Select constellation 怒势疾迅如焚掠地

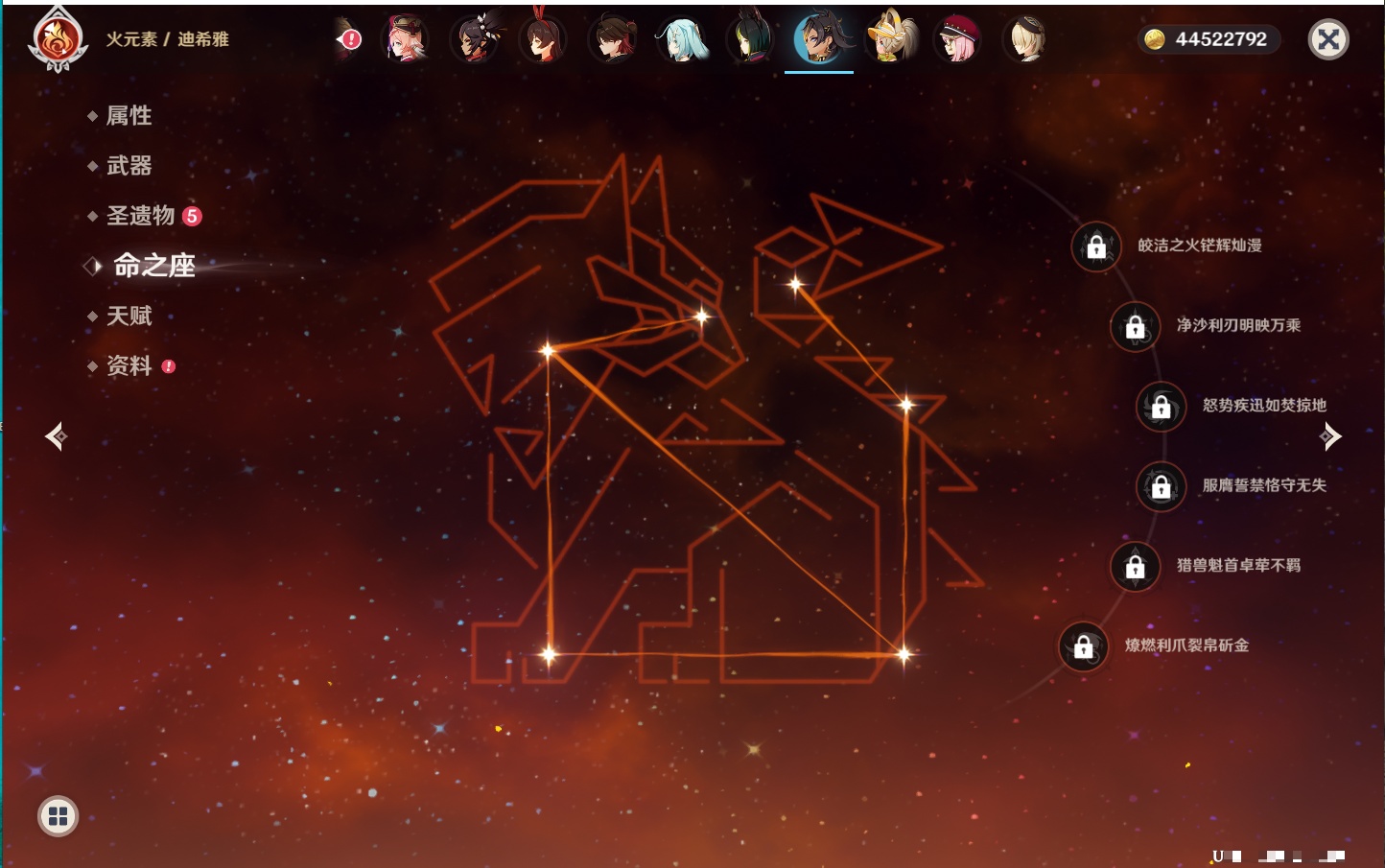point(1162,407)
